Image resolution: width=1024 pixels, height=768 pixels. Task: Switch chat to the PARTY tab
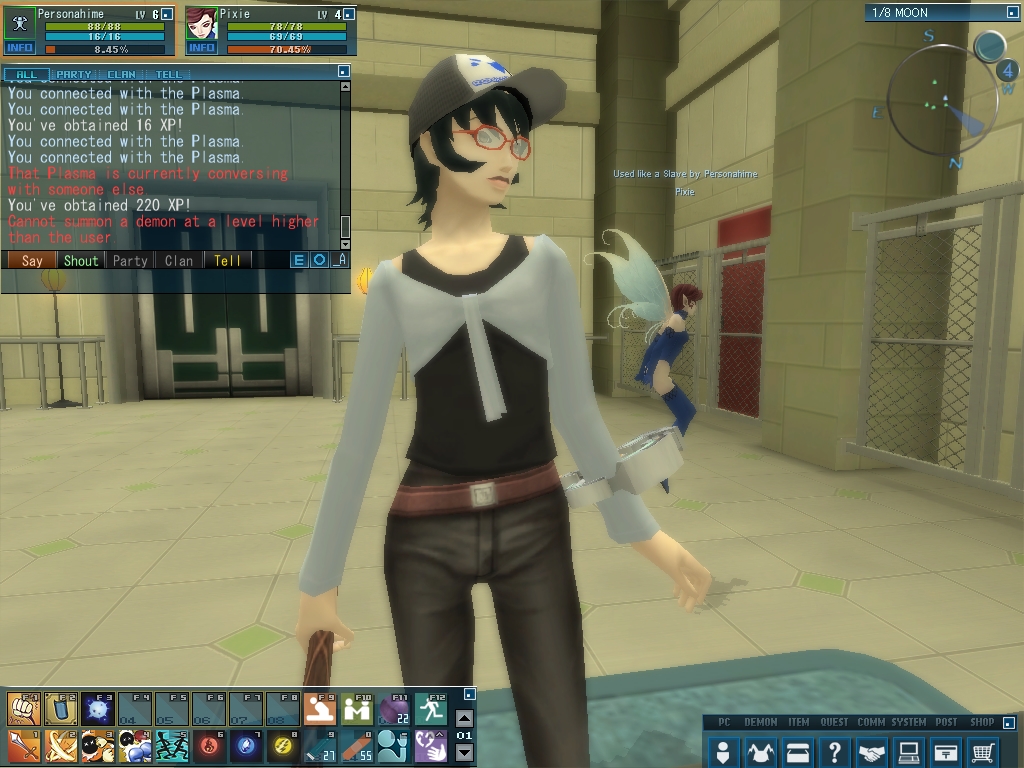[x=74, y=74]
